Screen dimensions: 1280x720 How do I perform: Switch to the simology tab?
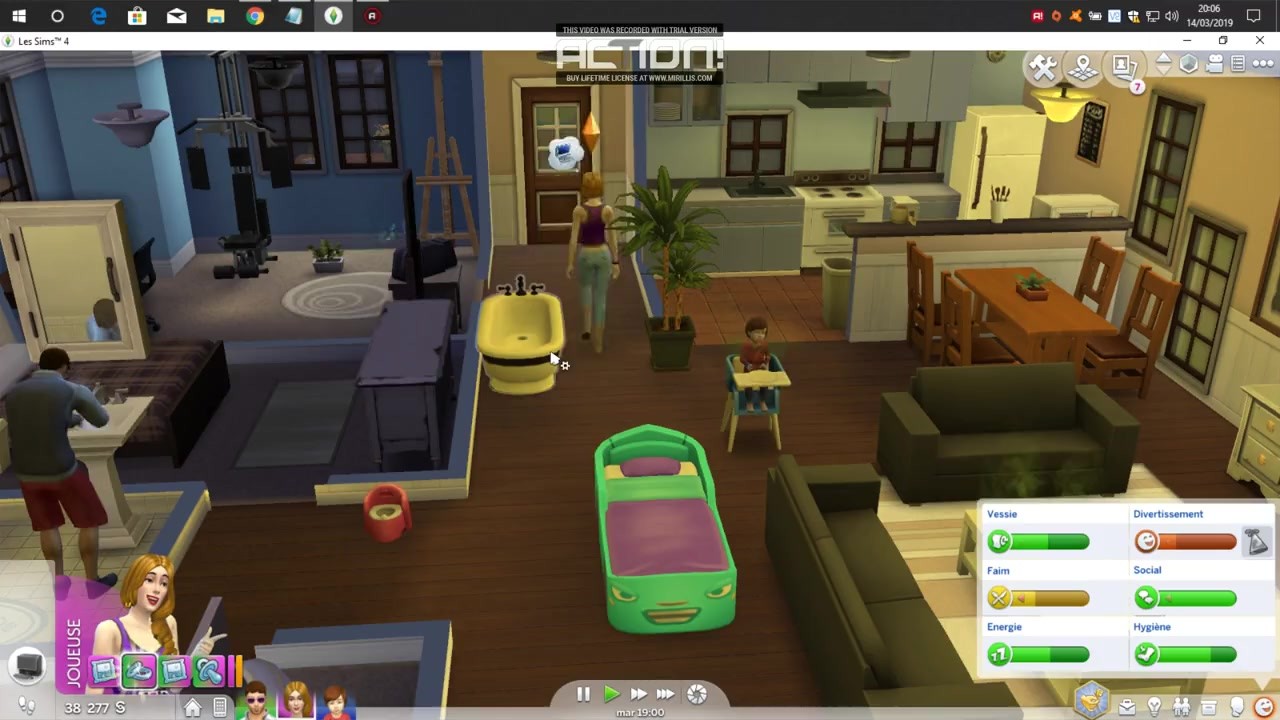tap(1235, 707)
